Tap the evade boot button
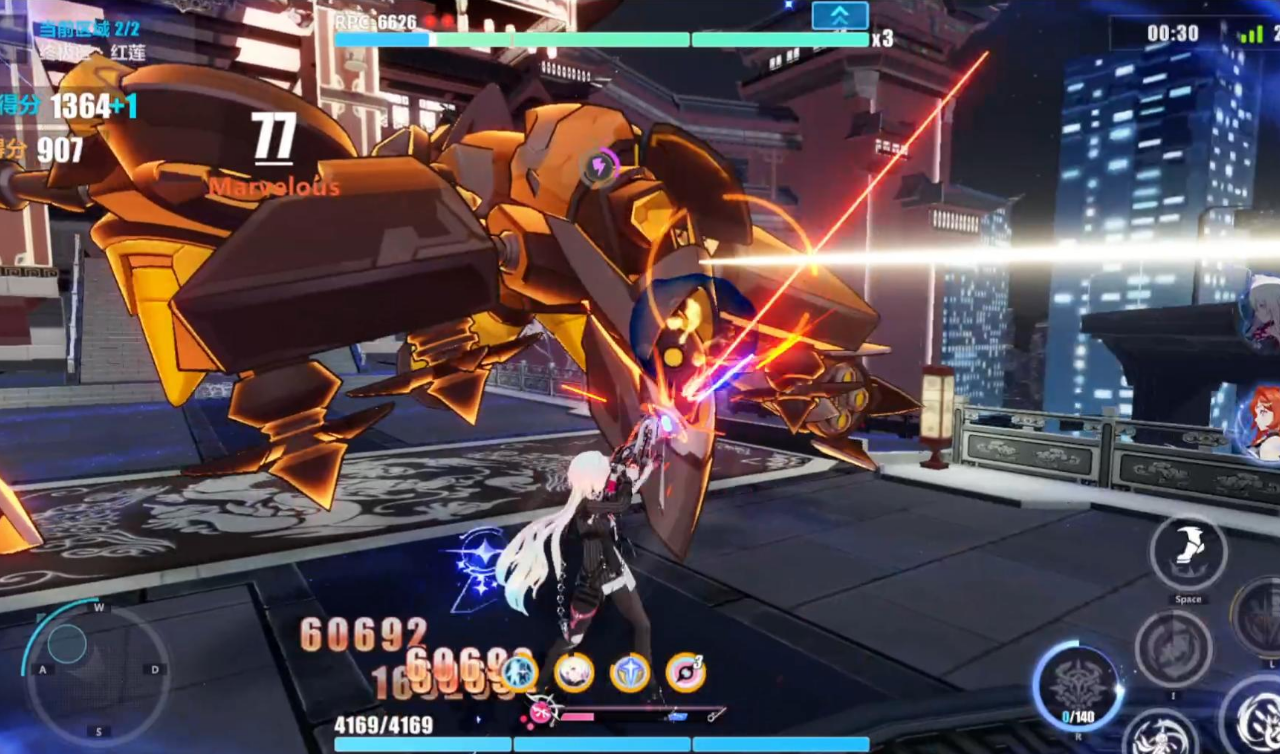Image resolution: width=1280 pixels, height=754 pixels. 1187,553
